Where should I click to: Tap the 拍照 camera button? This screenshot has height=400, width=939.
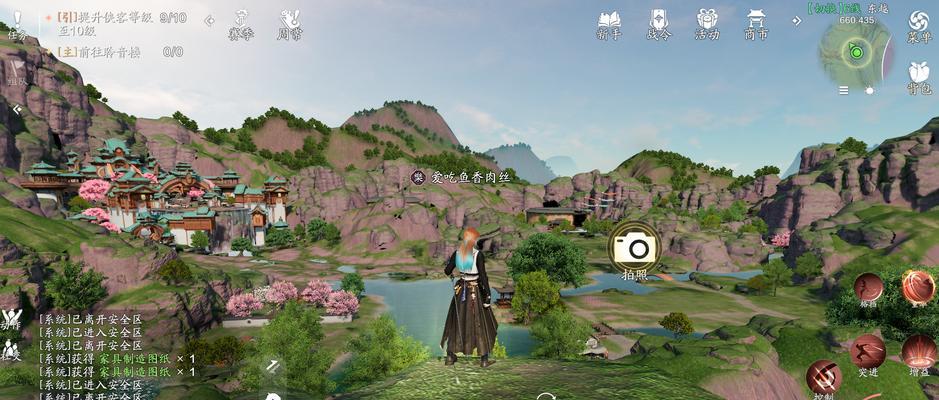[634, 248]
